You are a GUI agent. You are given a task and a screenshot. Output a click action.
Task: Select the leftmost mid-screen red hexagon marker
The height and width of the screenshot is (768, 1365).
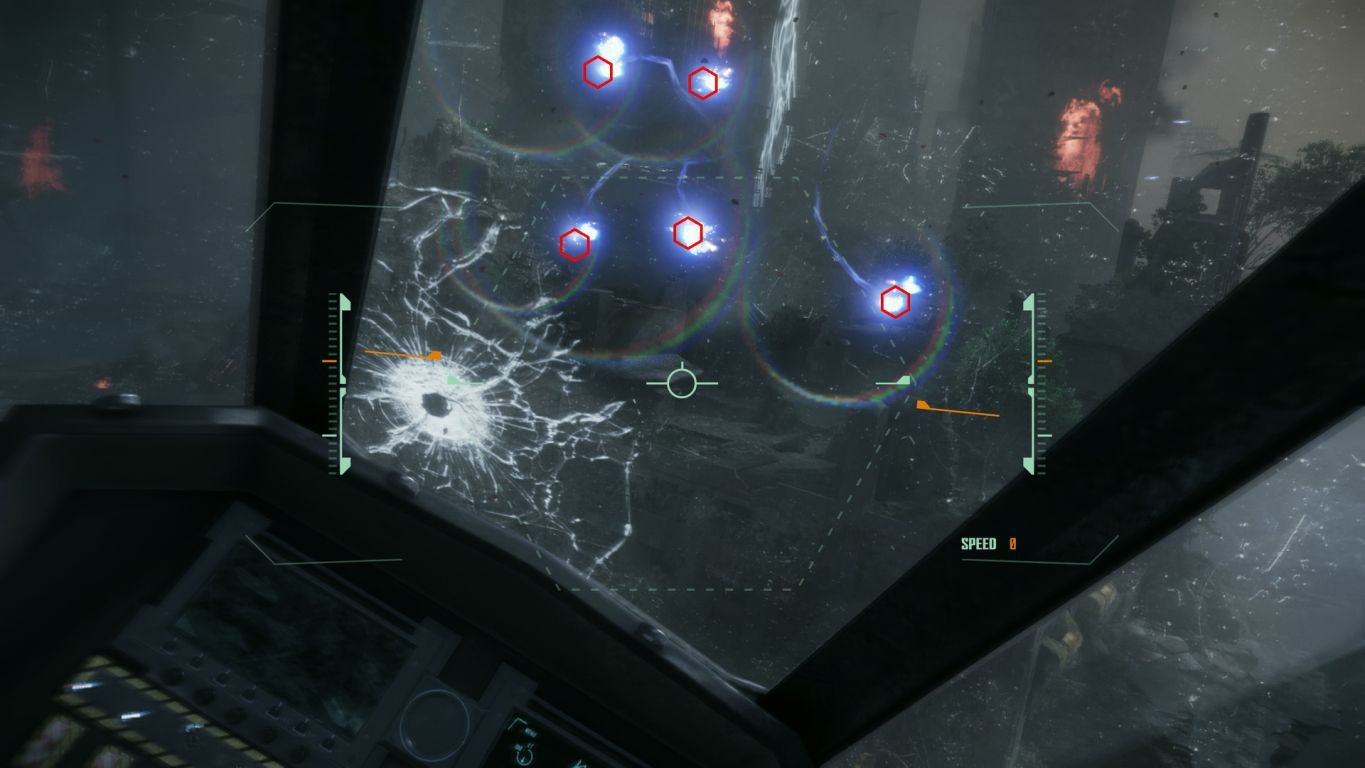573,241
